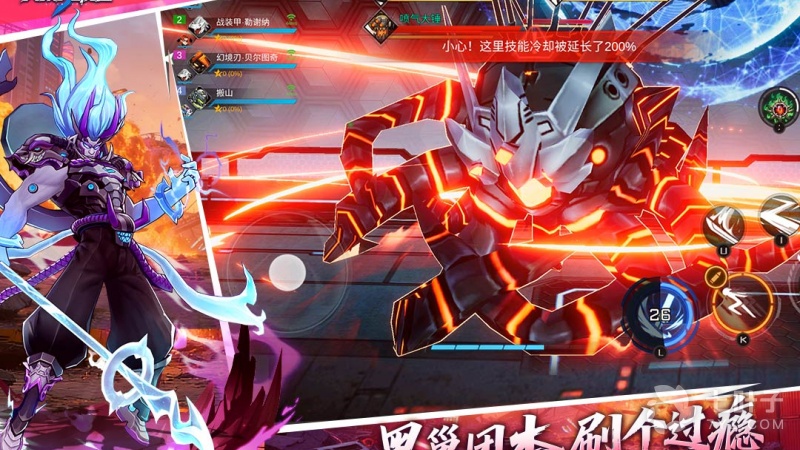Activate the green skull ability icon
The image size is (800, 450).
[x=775, y=104]
